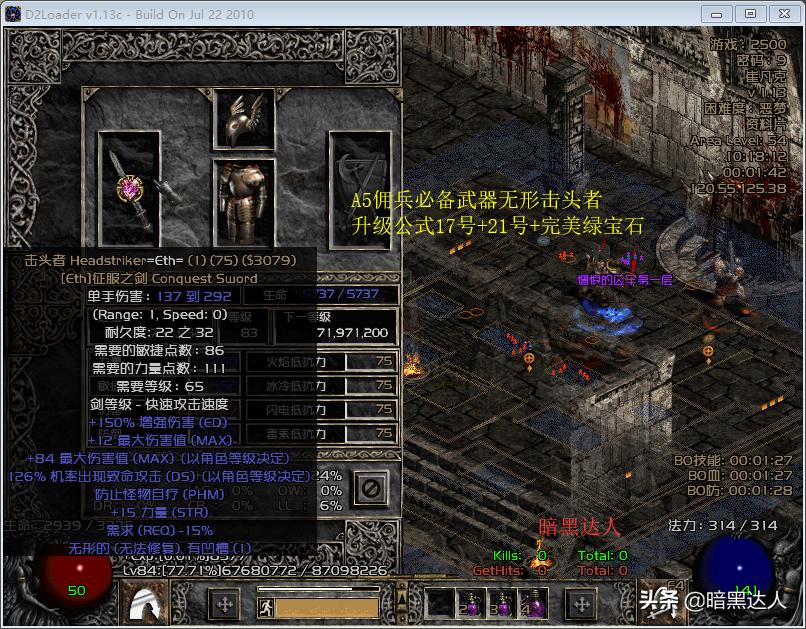
Task: Click the empty off-hand equipment slot
Action: (359, 189)
